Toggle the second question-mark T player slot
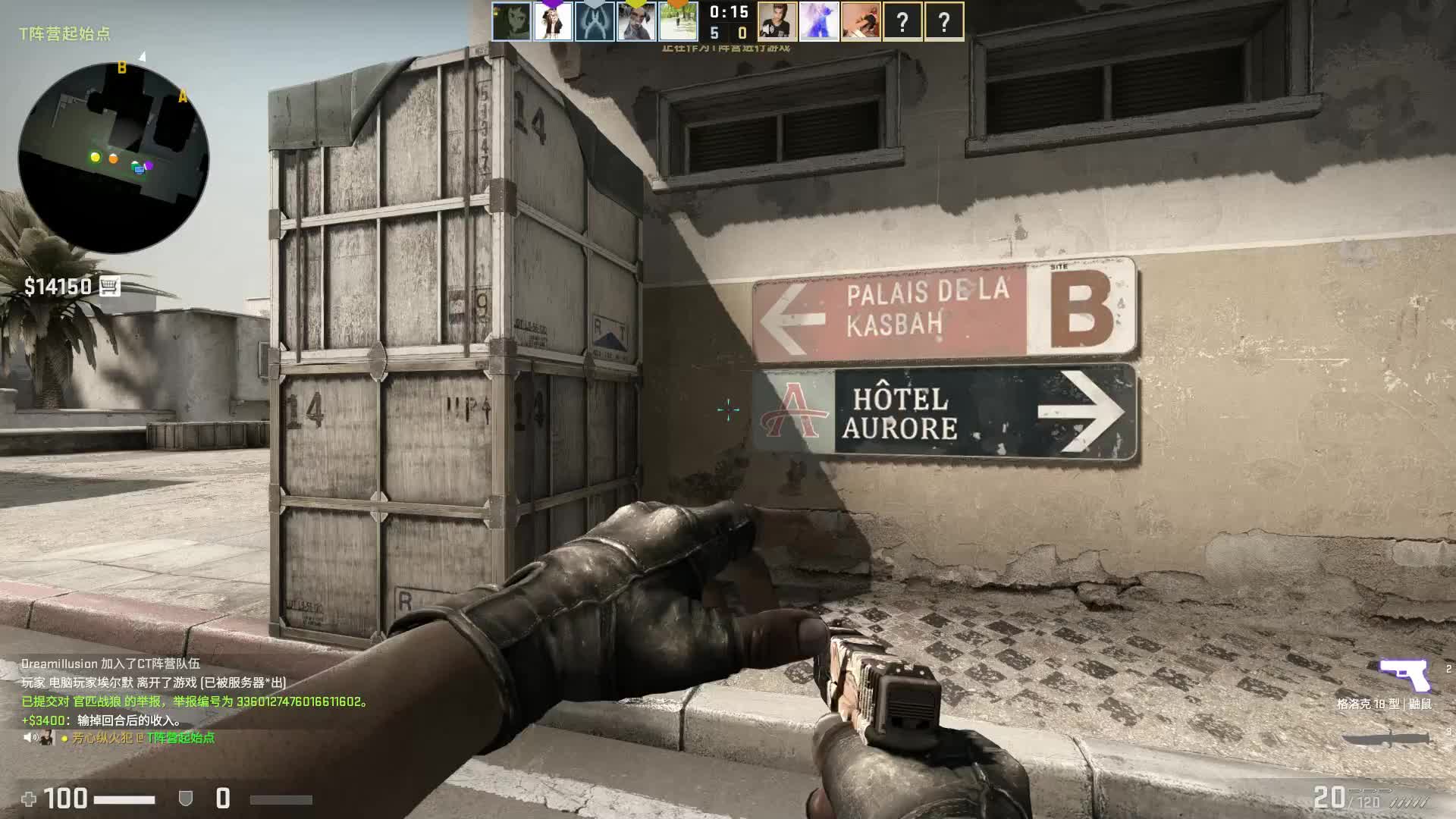Viewport: 1456px width, 819px height. click(943, 20)
